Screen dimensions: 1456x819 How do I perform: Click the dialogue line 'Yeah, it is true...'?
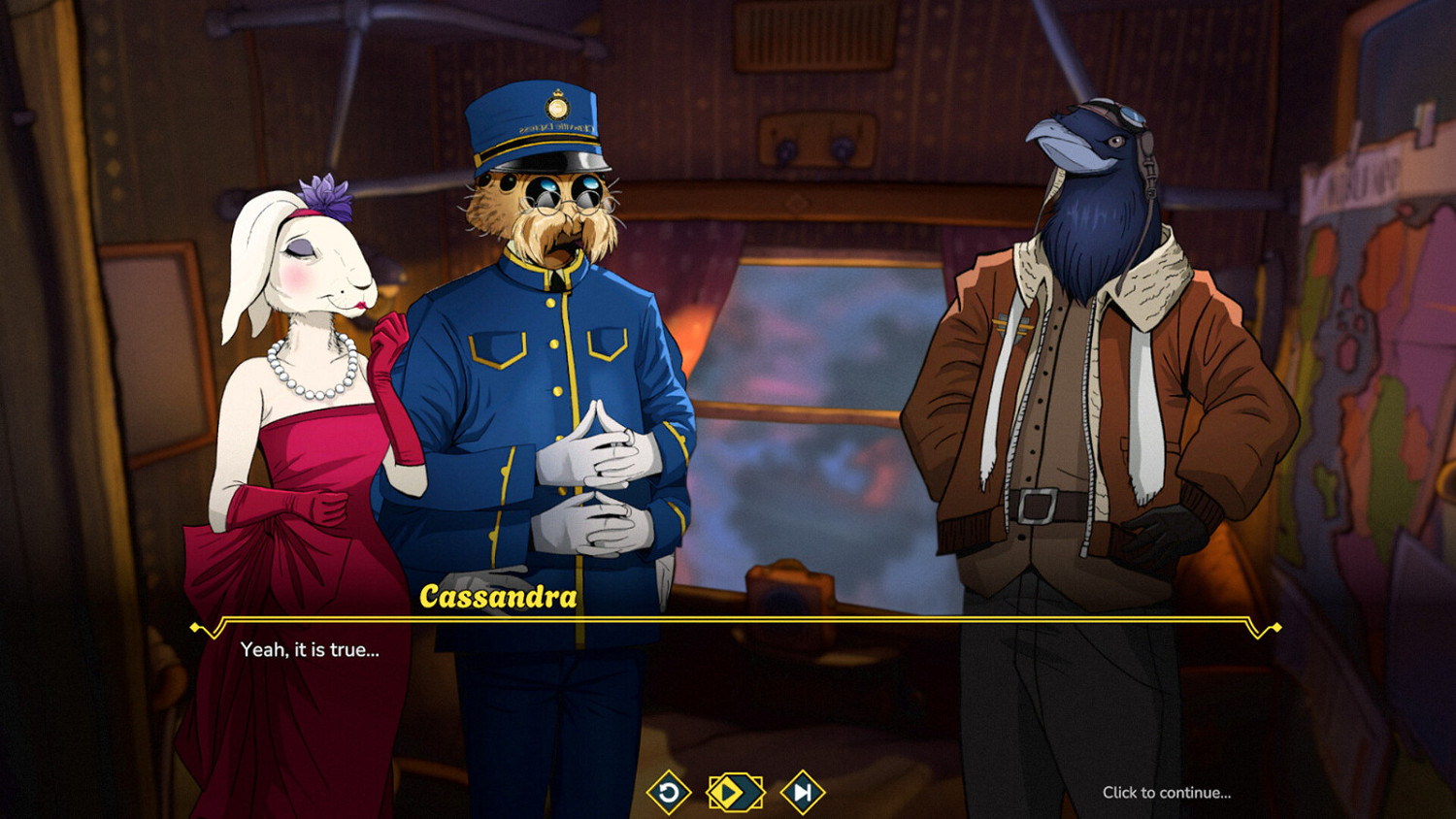(310, 651)
